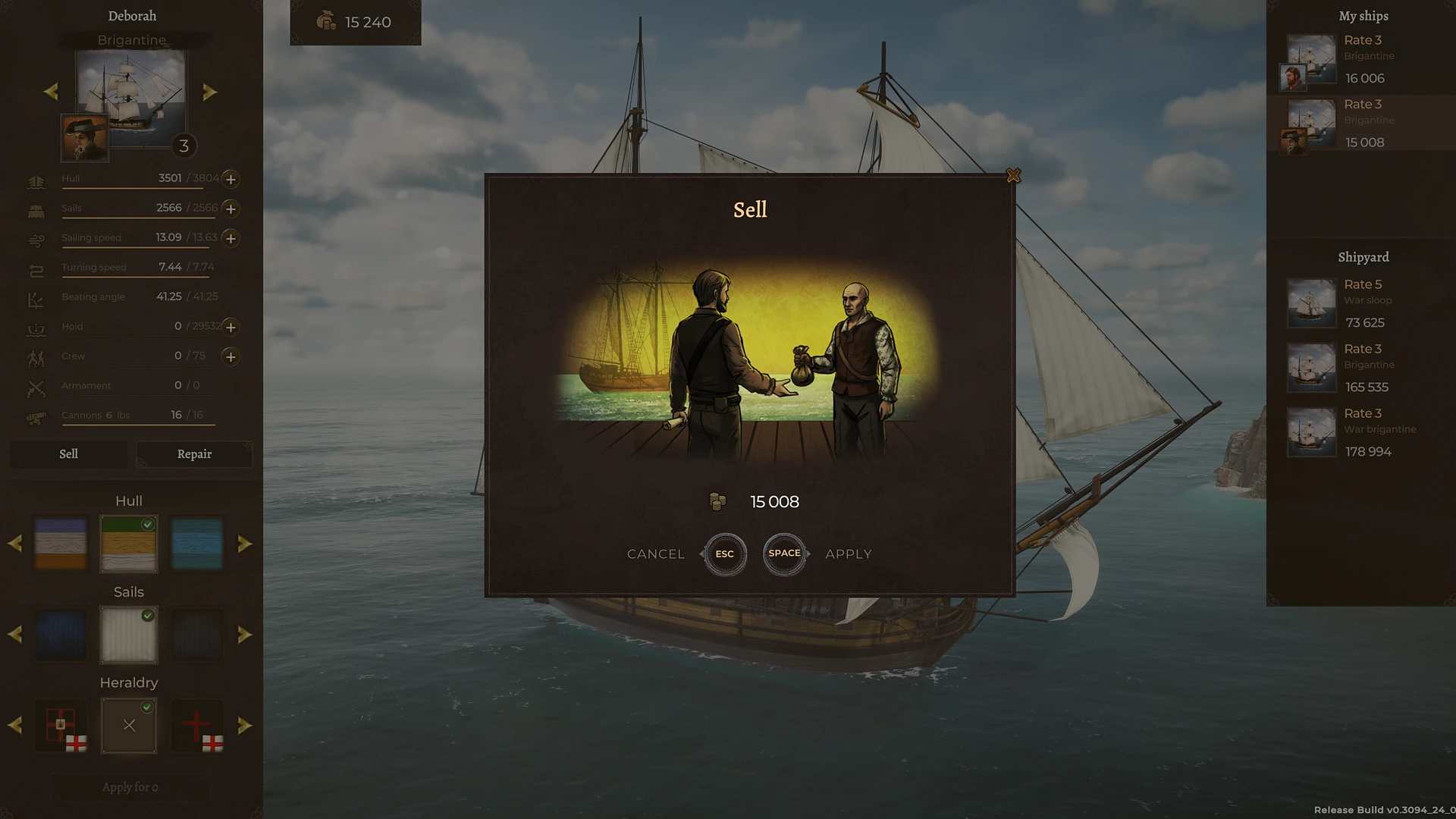Click the Turning speed arrow icon
The height and width of the screenshot is (819, 1456).
tap(36, 268)
